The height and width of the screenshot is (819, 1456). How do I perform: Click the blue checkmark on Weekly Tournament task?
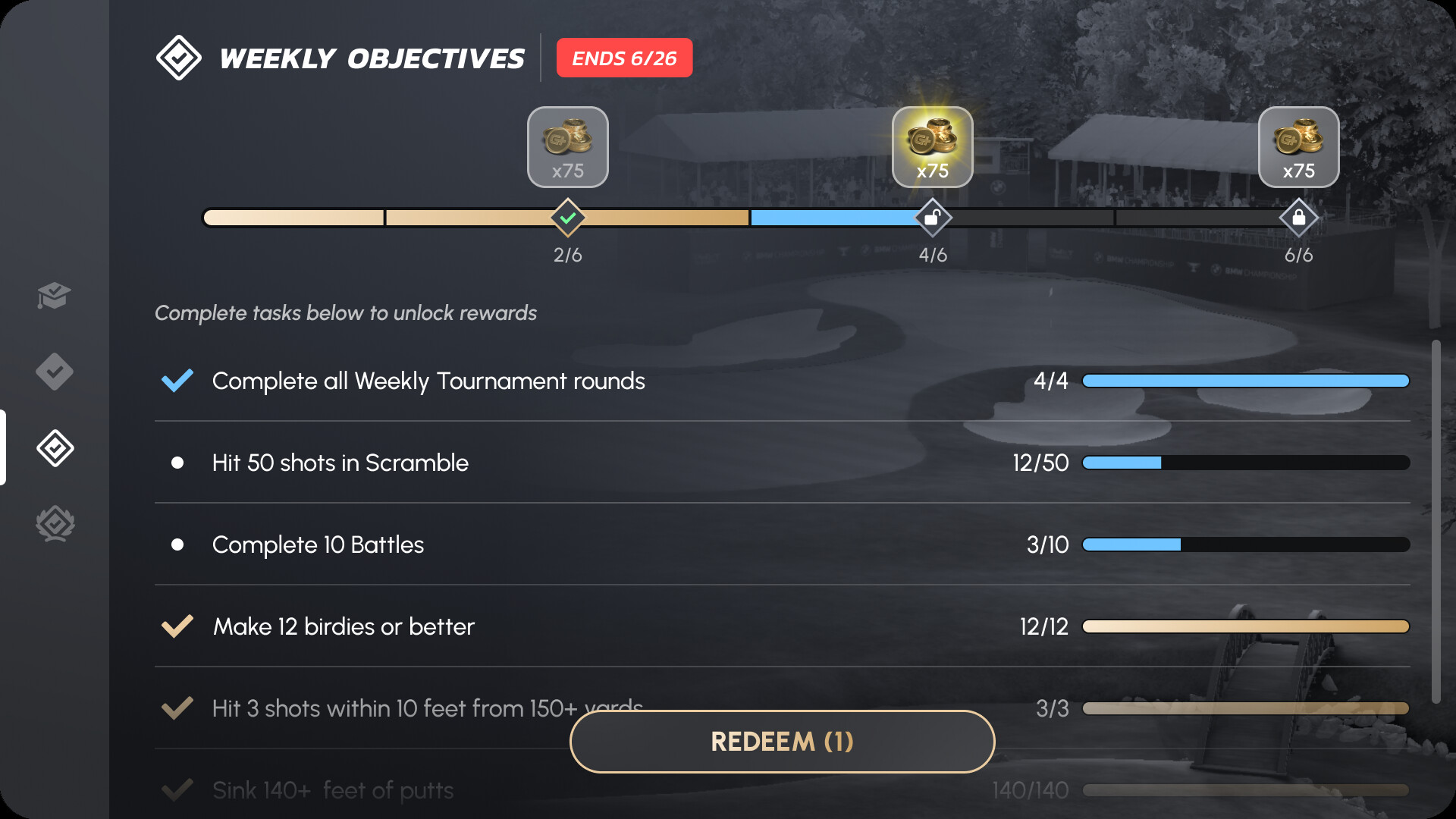(x=177, y=381)
